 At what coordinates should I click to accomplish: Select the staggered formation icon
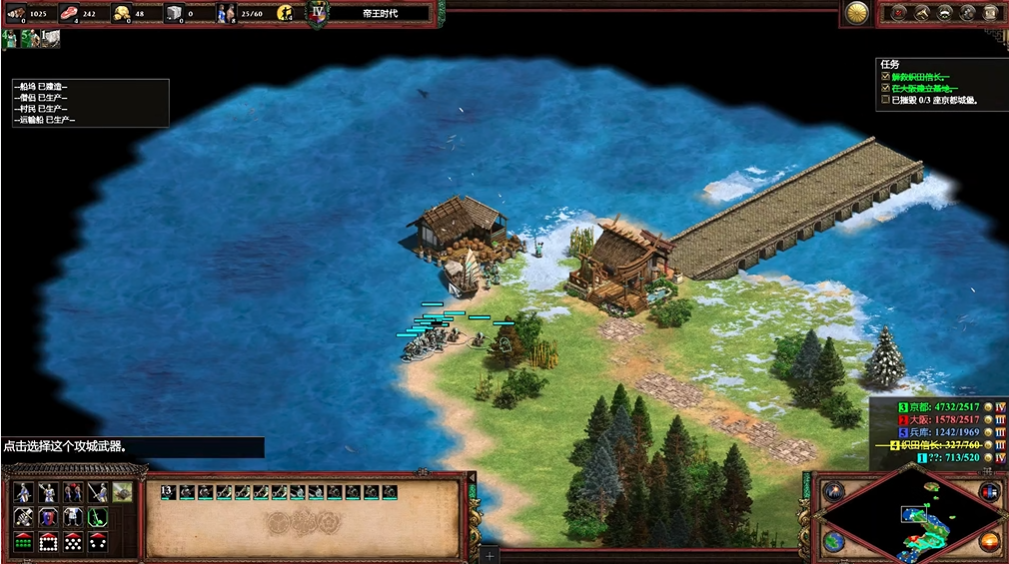(x=72, y=542)
